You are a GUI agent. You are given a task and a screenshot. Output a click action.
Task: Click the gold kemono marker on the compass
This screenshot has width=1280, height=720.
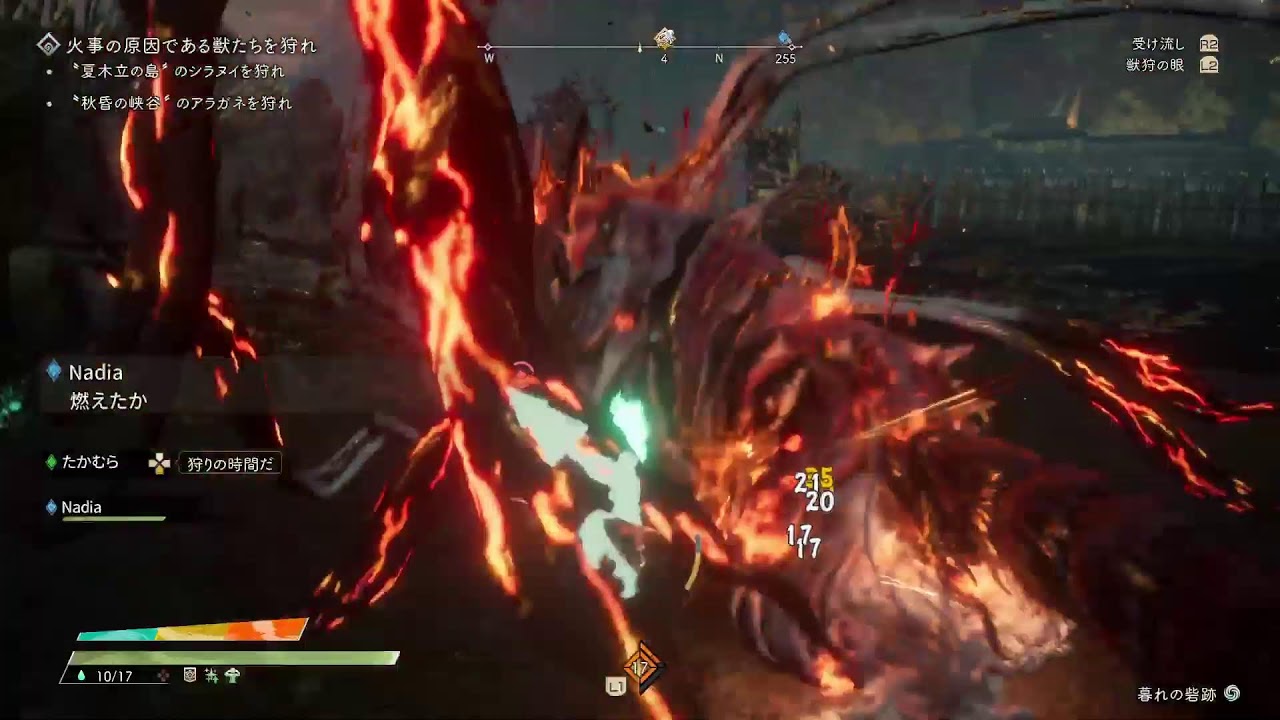coord(664,39)
